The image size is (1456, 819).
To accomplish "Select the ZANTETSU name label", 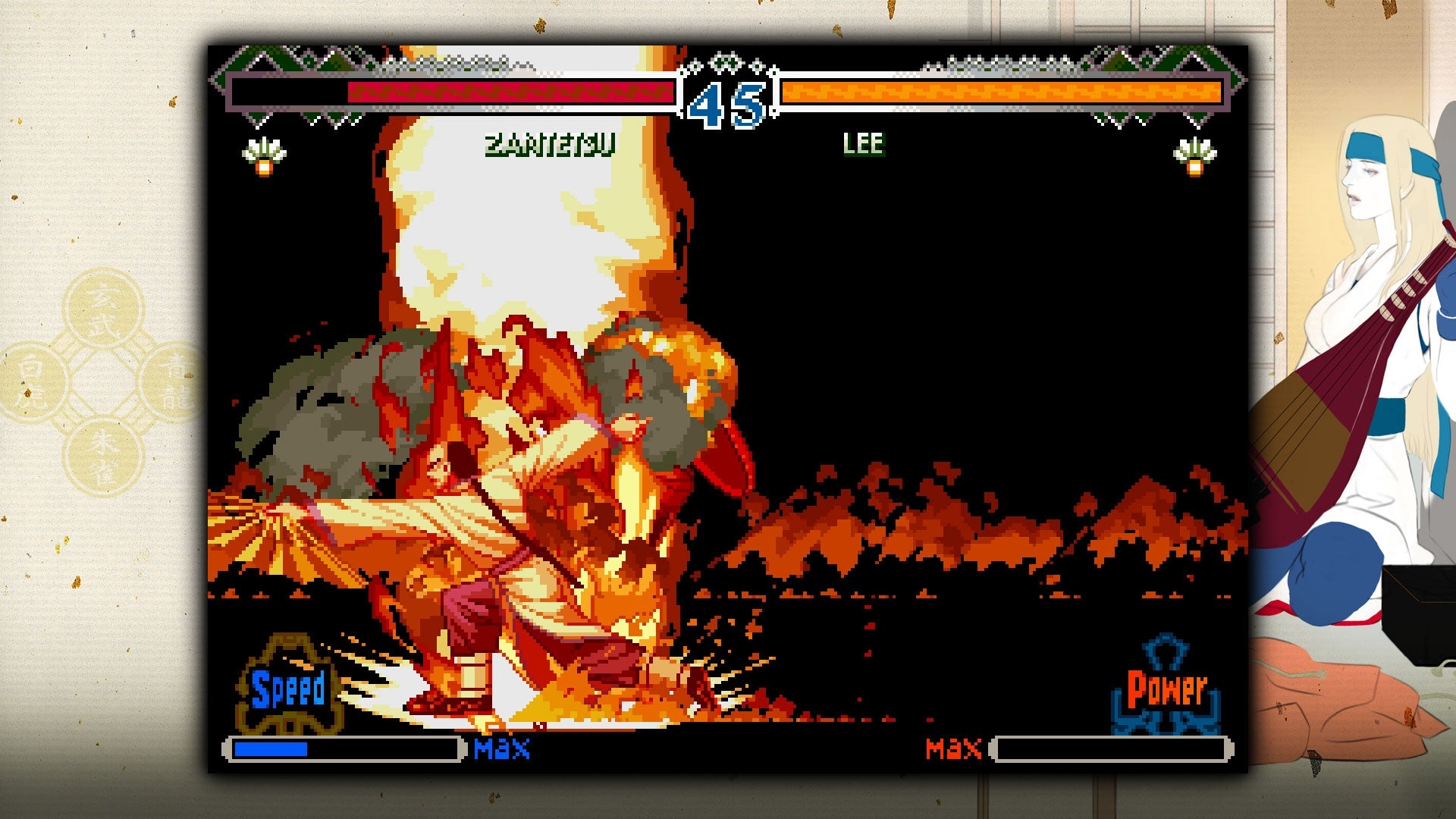I will pyautogui.click(x=551, y=146).
